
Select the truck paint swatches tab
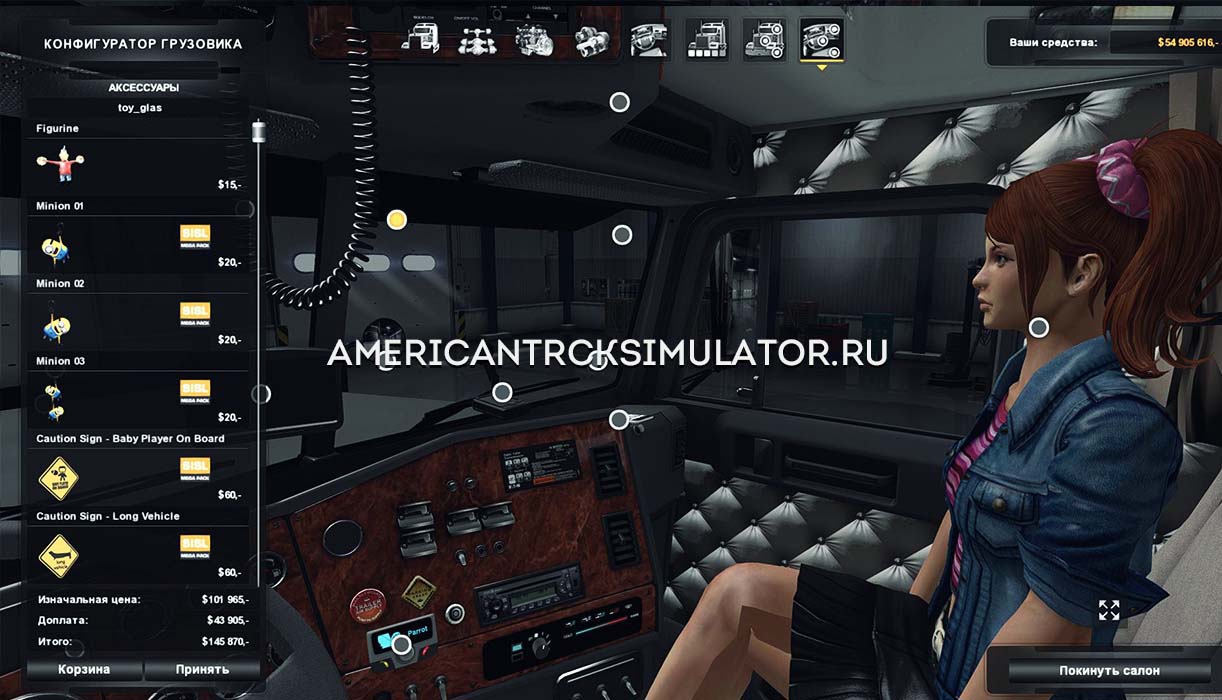[x=706, y=39]
